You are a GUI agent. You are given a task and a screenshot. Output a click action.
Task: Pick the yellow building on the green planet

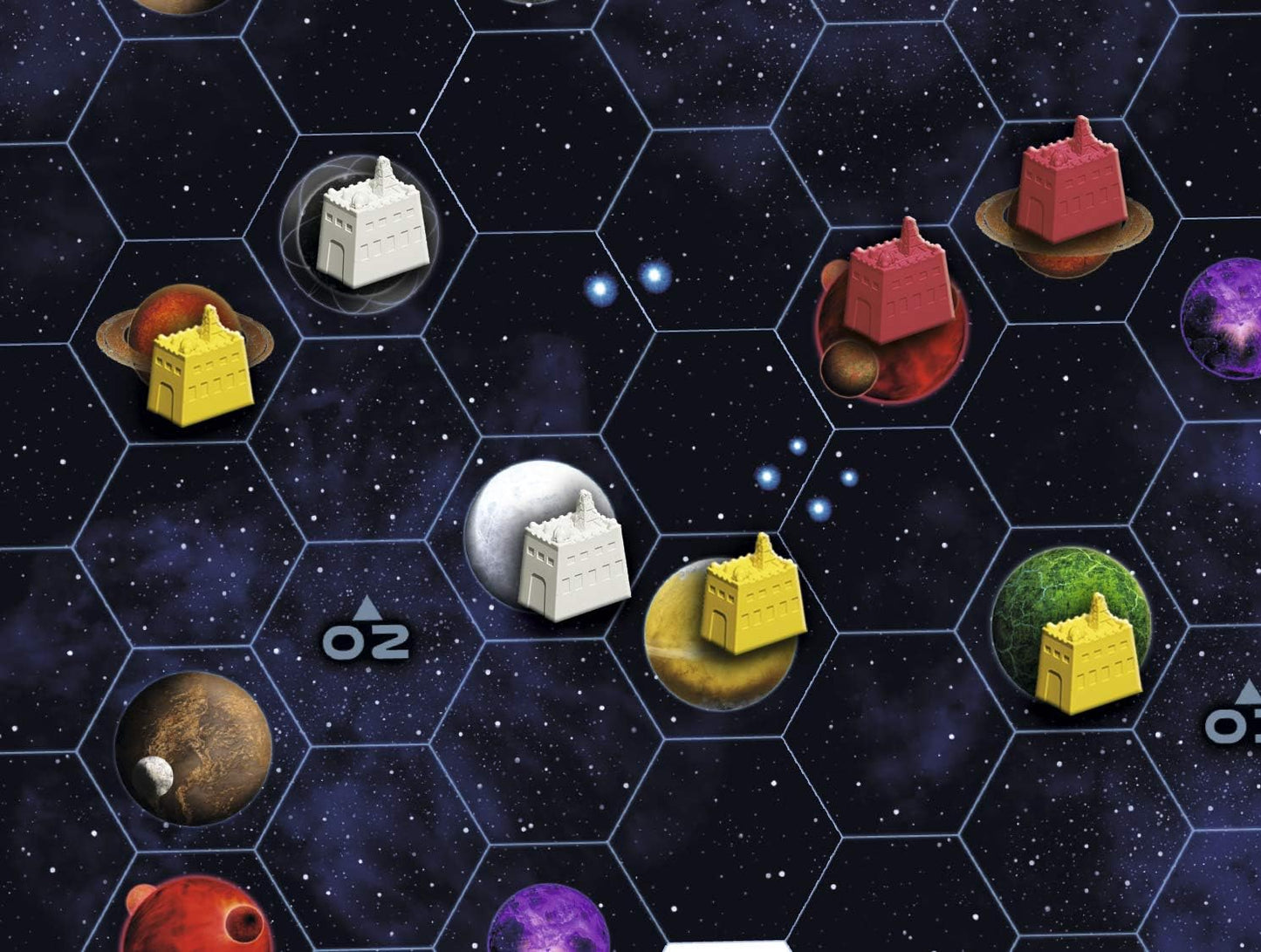[1088, 656]
